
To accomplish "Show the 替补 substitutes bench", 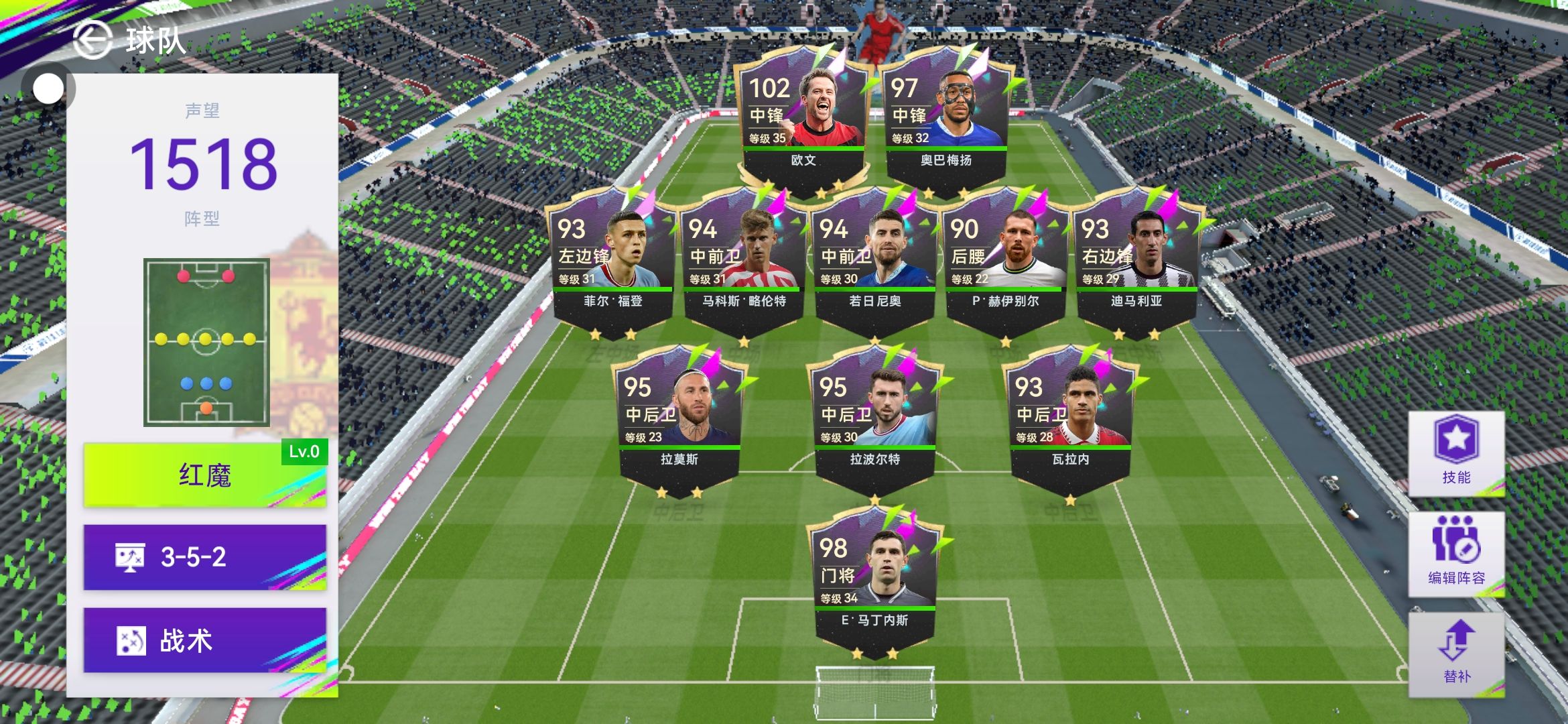I will click(1456, 654).
